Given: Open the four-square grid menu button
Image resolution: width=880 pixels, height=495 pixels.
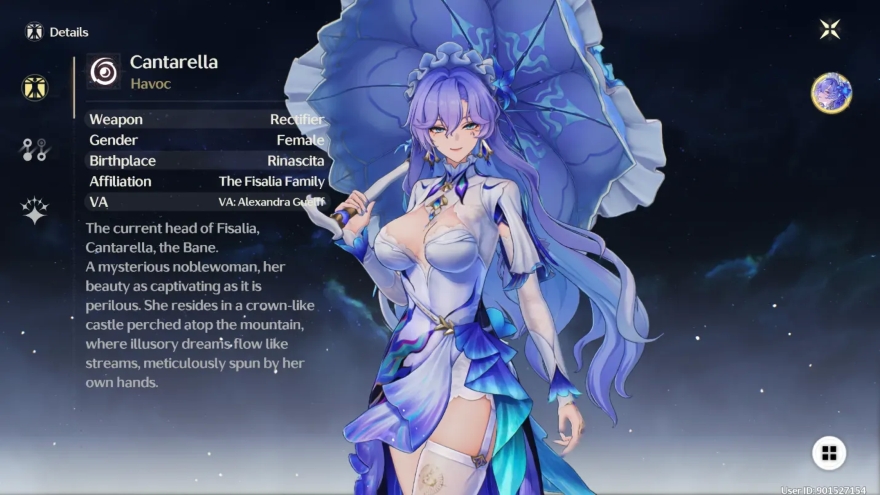Looking at the screenshot, I should 828,453.
